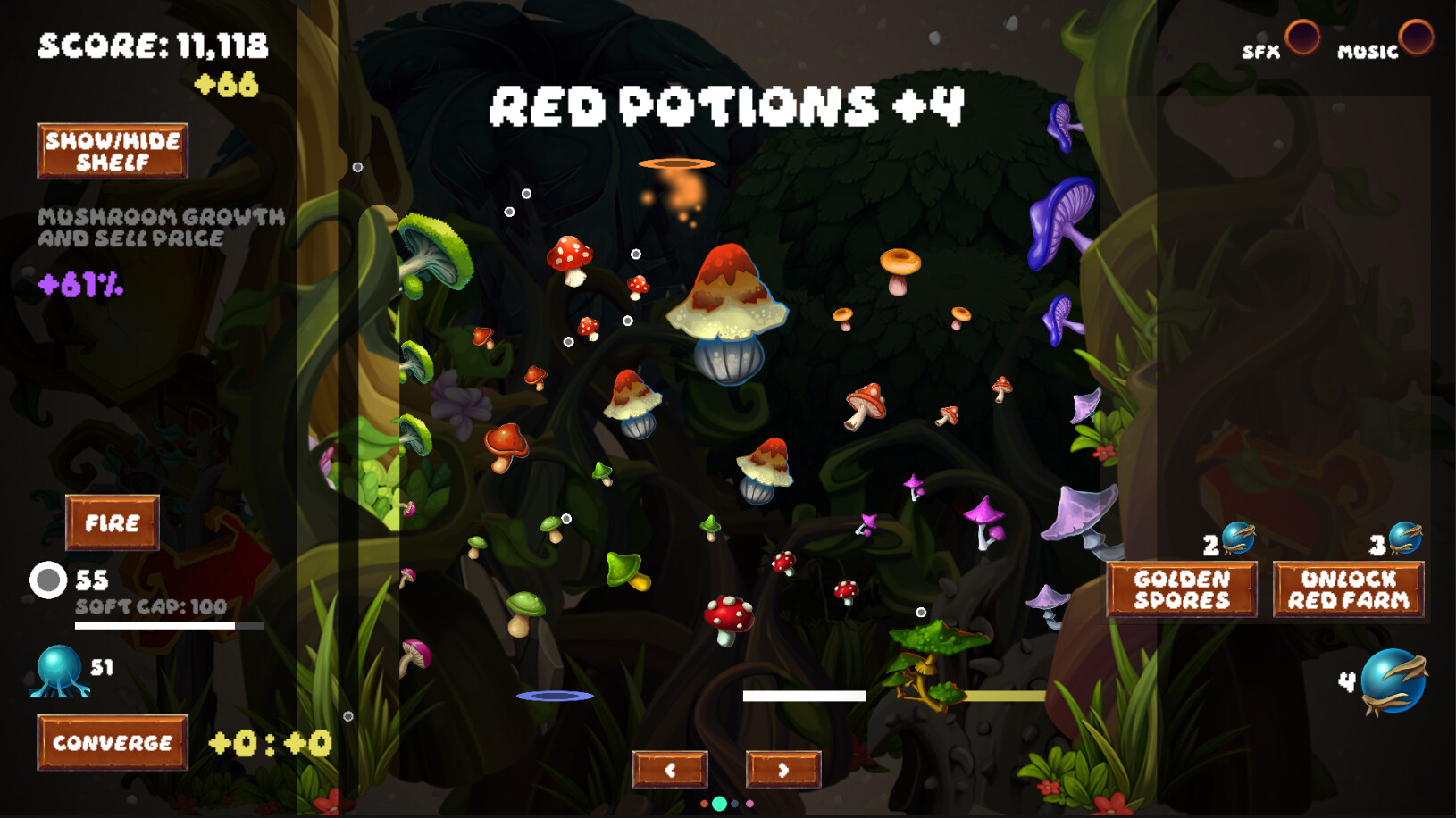Image resolution: width=1456 pixels, height=818 pixels.
Task: Click the spore cost icon above Unlock Red Farm
Action: pos(1406,538)
